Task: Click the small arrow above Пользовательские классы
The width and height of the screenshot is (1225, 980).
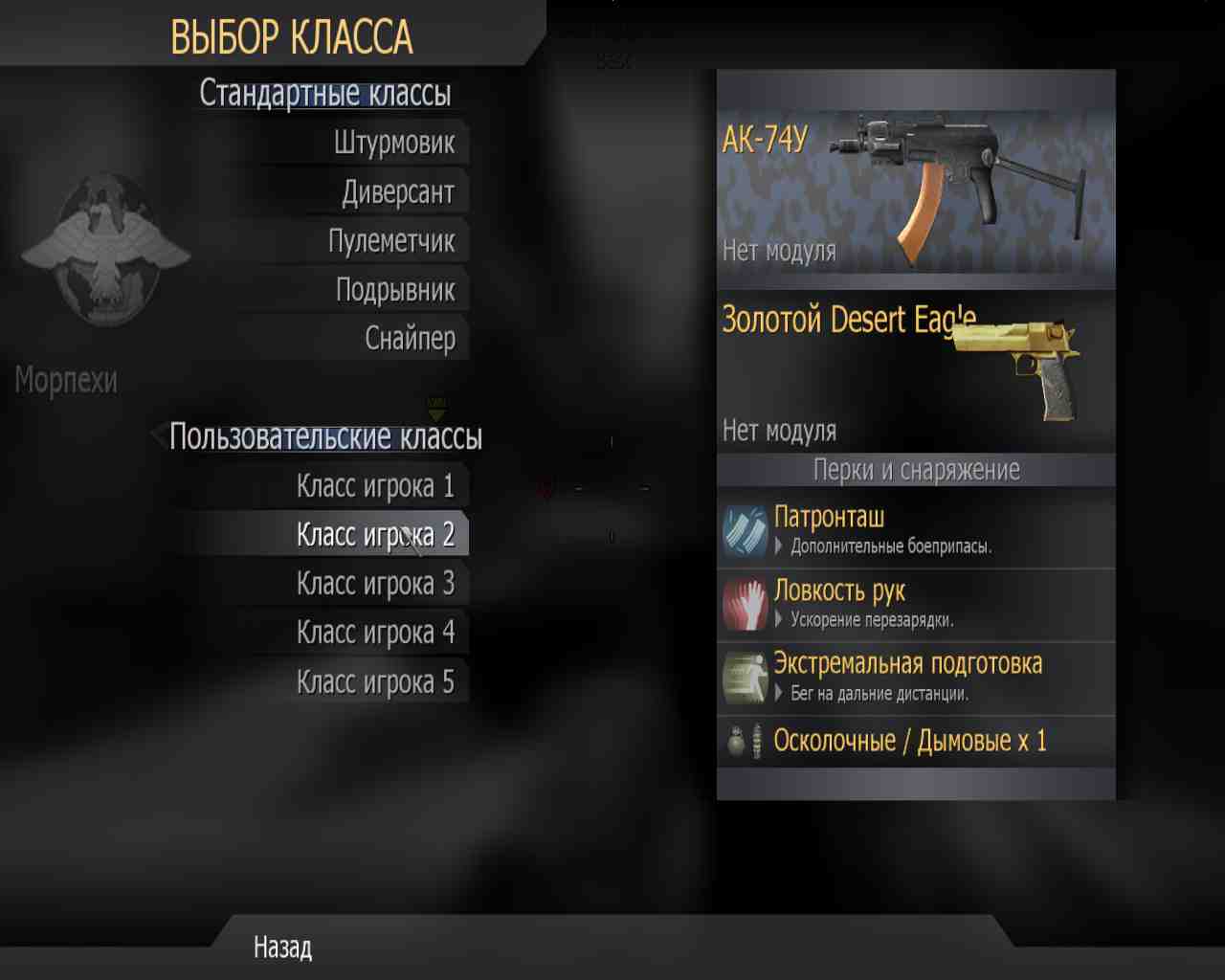Action: (437, 410)
